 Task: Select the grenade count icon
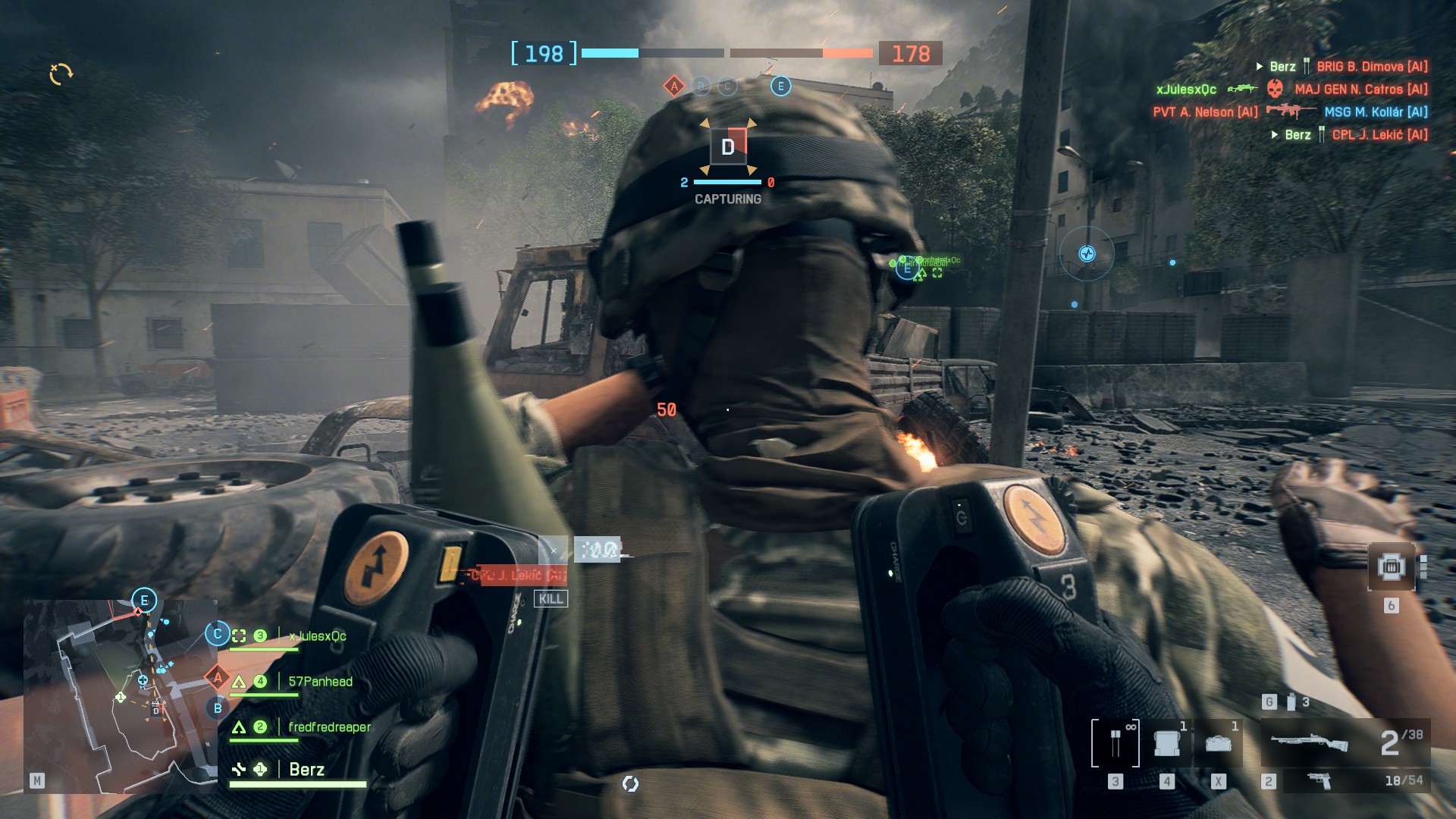[x=1291, y=702]
